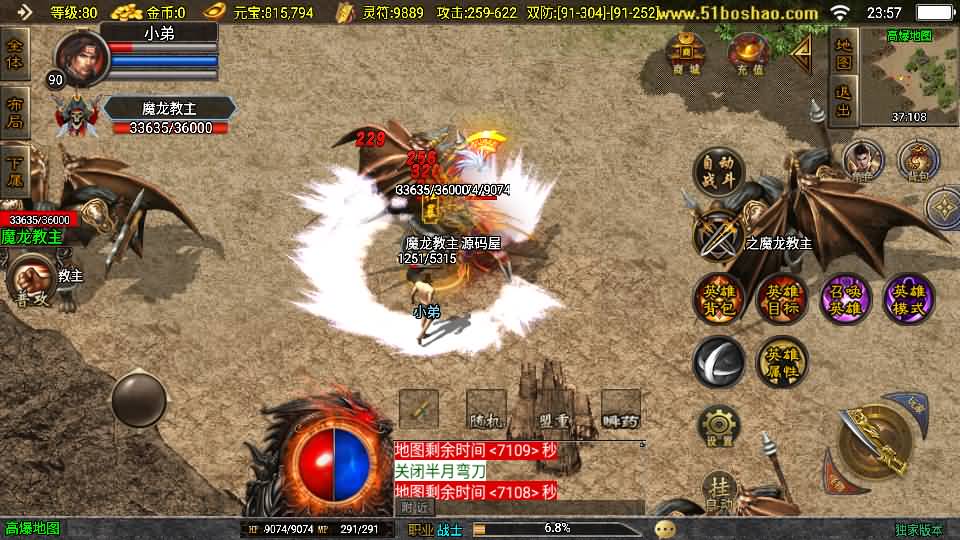The width and height of the screenshot is (960, 540).
Task: Toggle 自动战斗 auto battle
Action: [718, 171]
